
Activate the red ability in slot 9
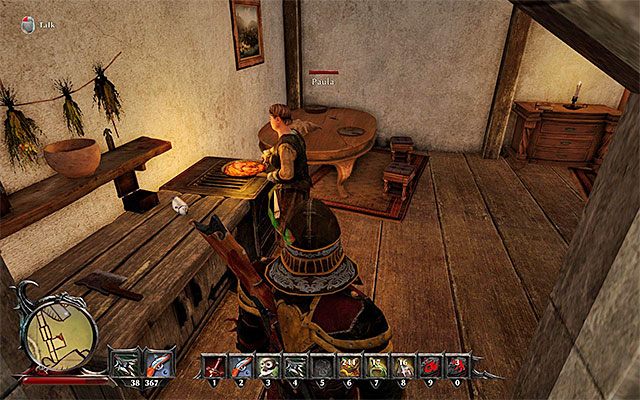click(x=429, y=366)
